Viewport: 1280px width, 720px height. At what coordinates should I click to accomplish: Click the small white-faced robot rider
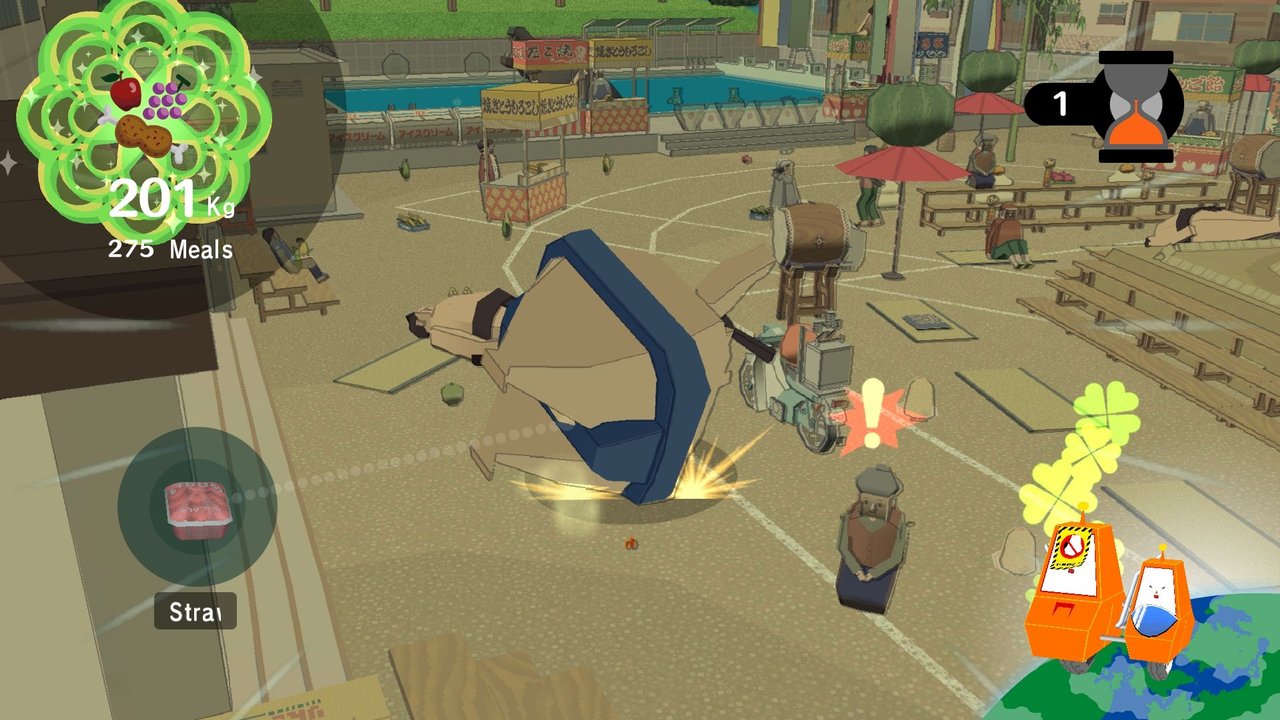[1155, 590]
